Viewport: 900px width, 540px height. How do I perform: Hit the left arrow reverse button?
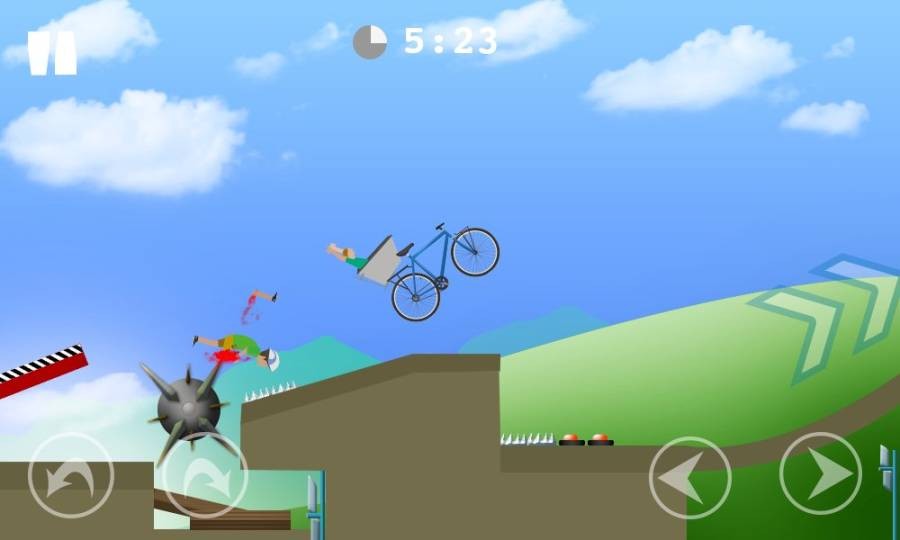tap(690, 477)
